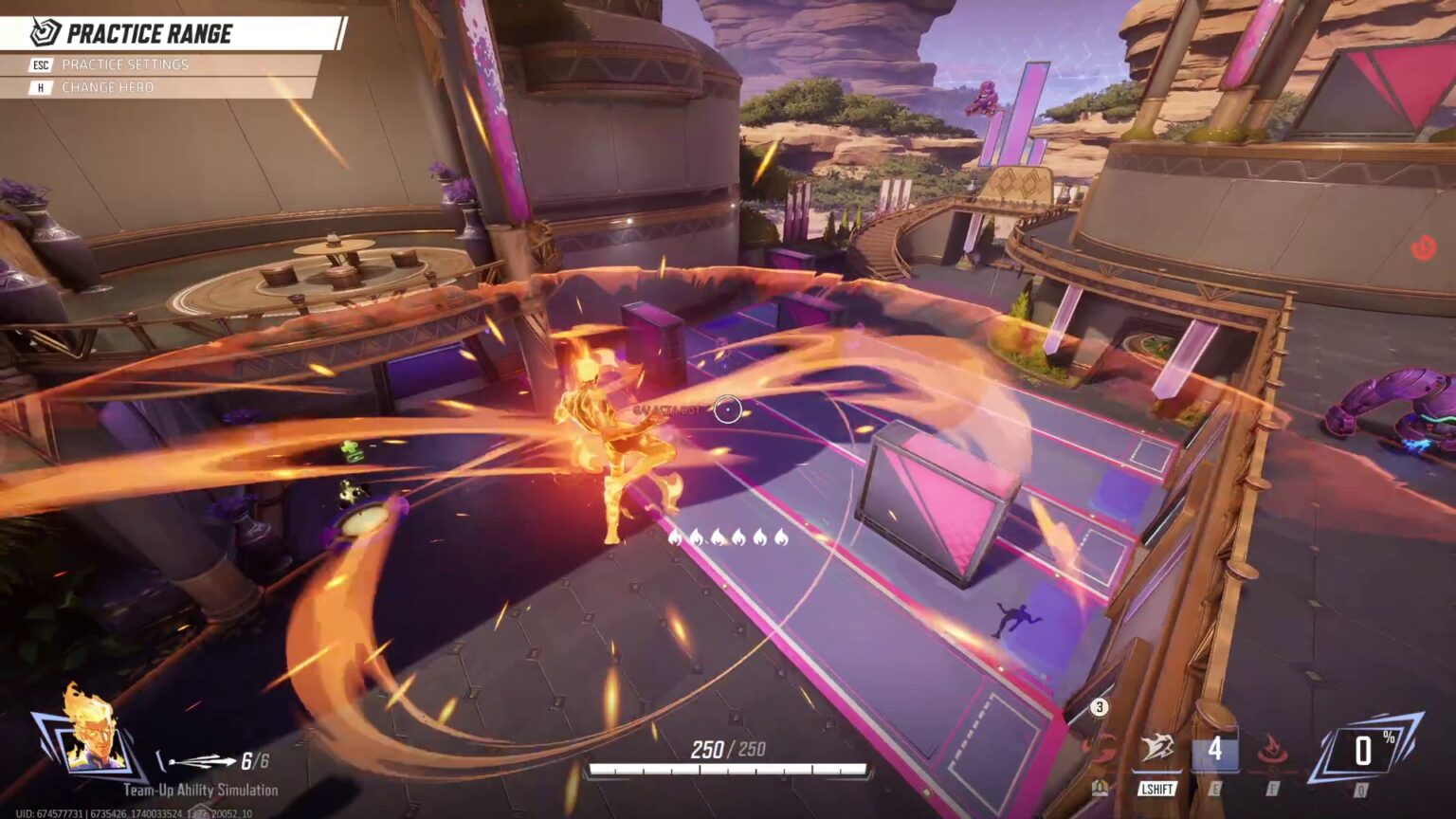Click the red spiral marker on the wall
The image size is (1456, 819).
pyautogui.click(x=1423, y=245)
